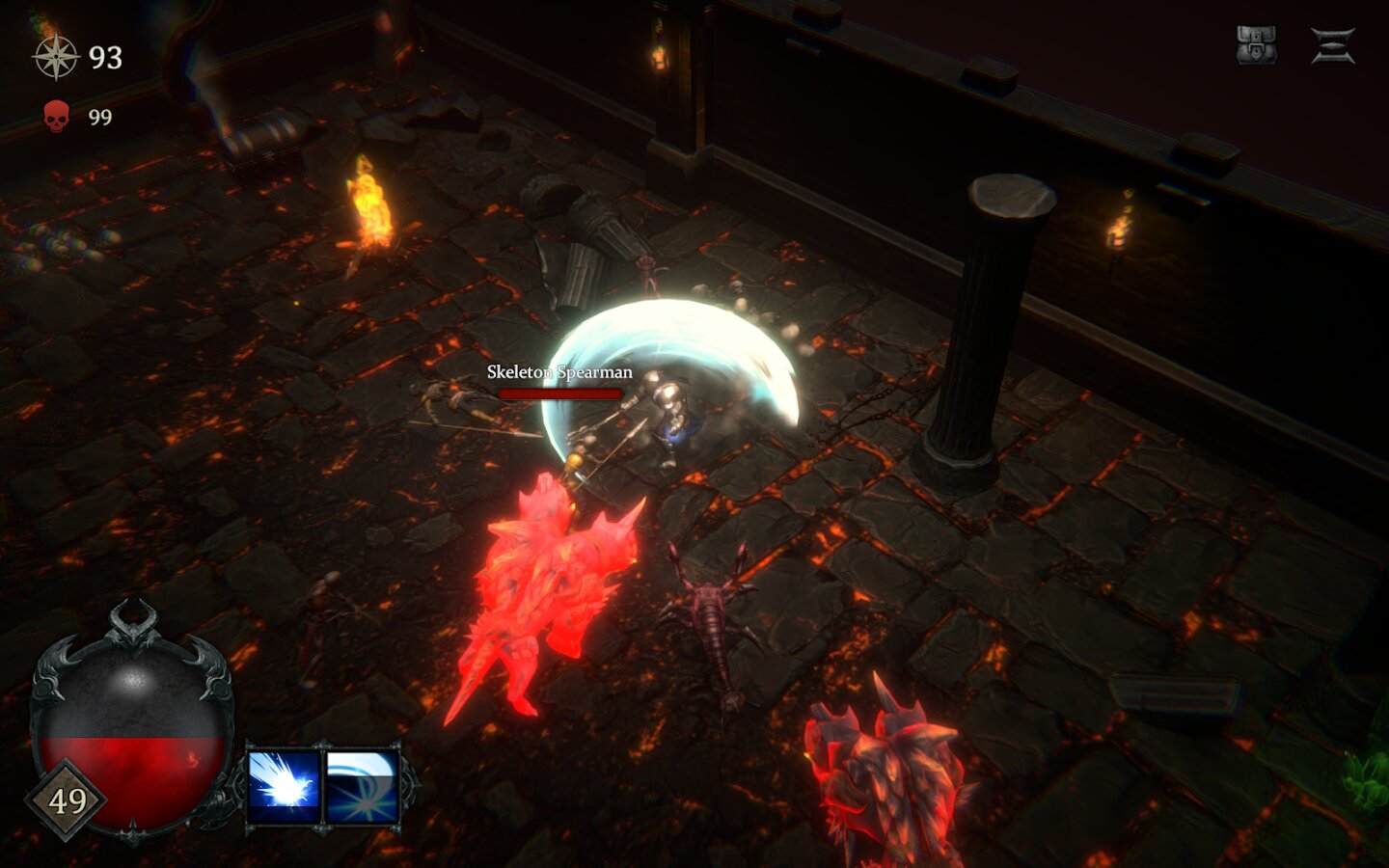The image size is (1389, 868).
Task: Open the inventory chest icon
Action: (1256, 45)
